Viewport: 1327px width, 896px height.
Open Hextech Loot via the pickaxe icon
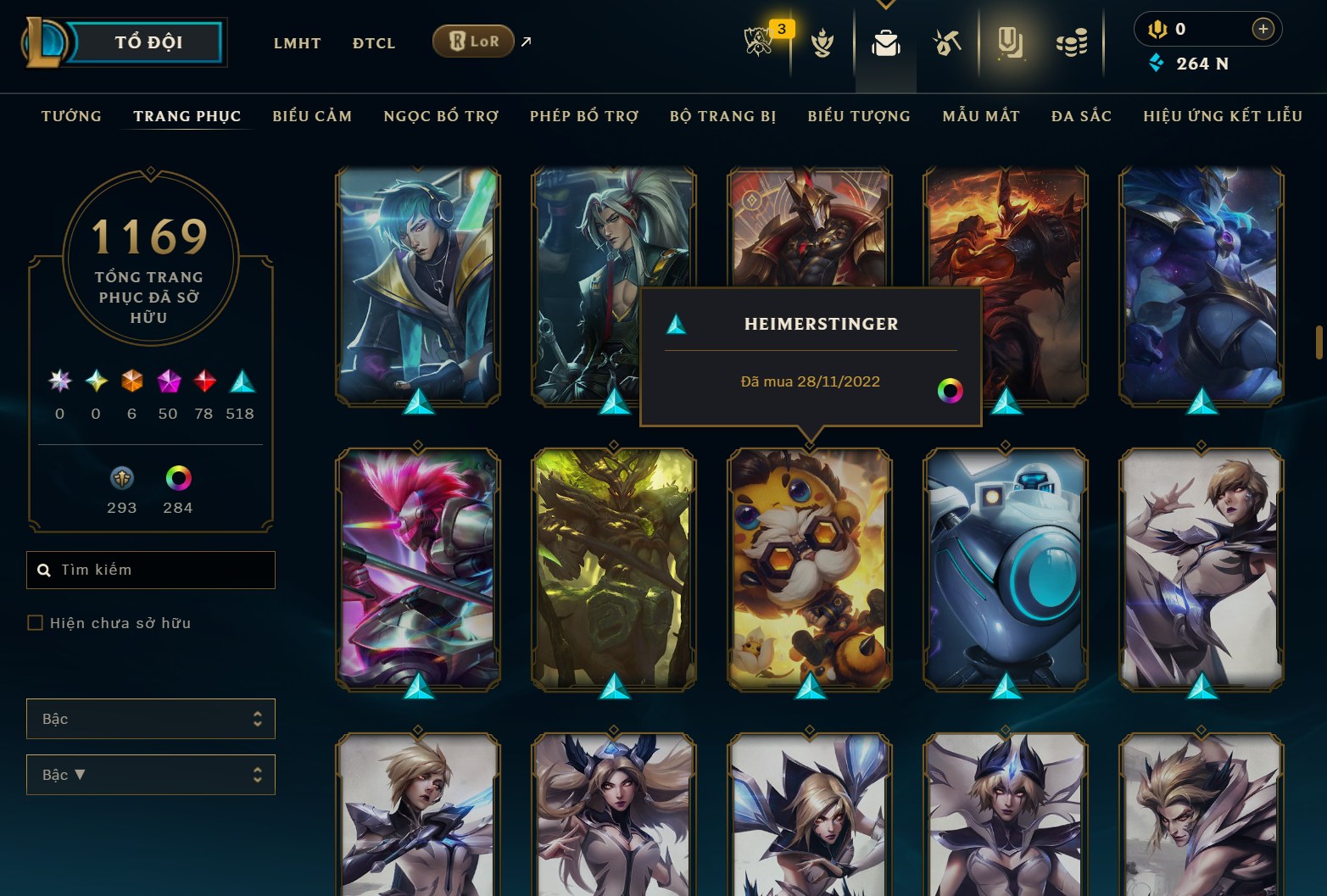click(947, 44)
